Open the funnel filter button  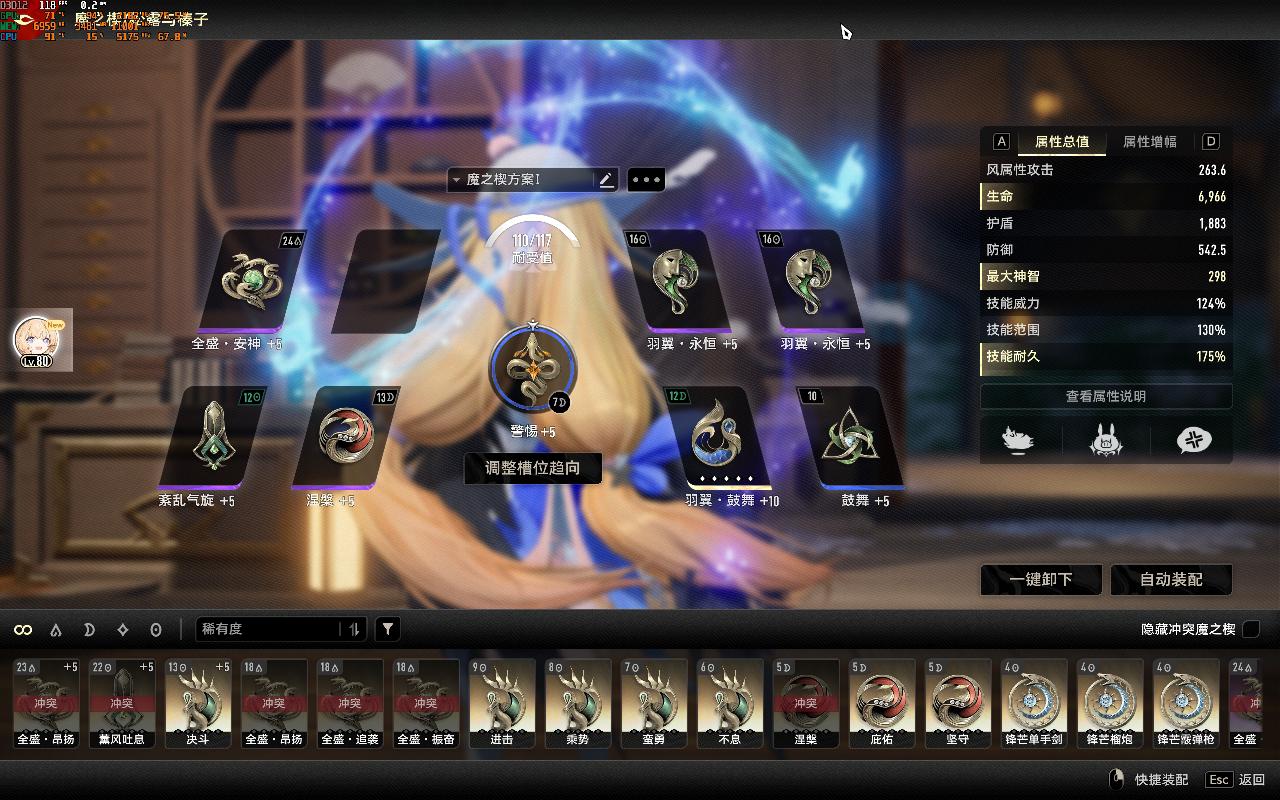388,629
